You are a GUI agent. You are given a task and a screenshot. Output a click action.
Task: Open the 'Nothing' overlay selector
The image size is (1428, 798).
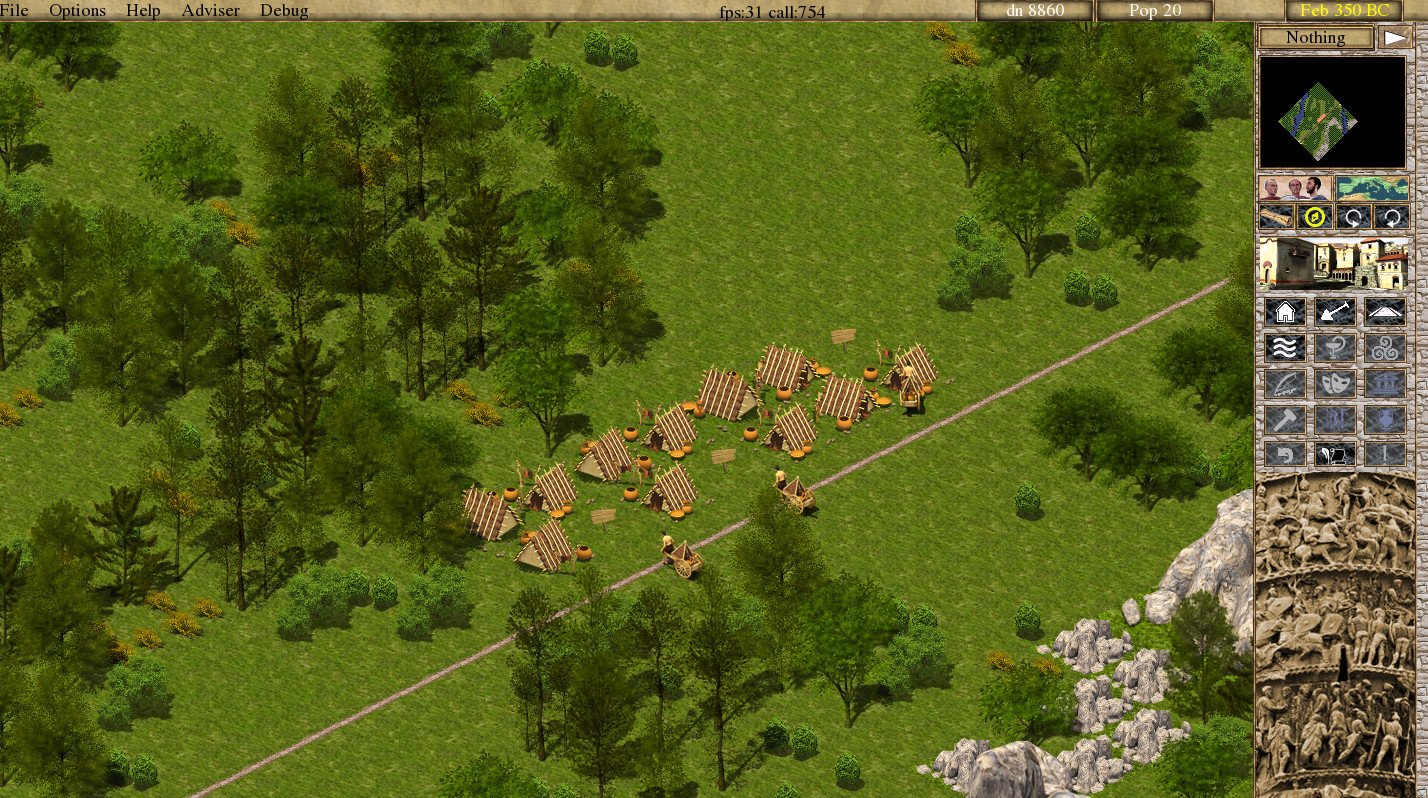(1315, 37)
